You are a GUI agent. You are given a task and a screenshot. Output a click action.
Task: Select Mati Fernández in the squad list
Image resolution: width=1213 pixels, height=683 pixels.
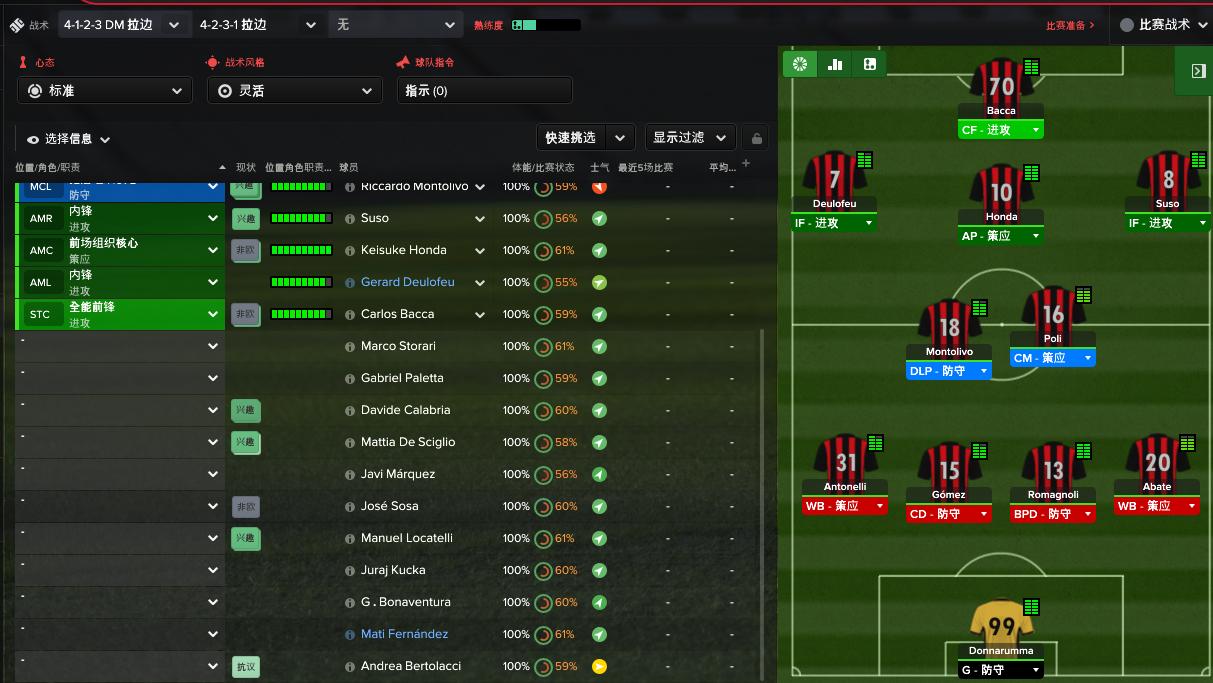[x=404, y=634]
